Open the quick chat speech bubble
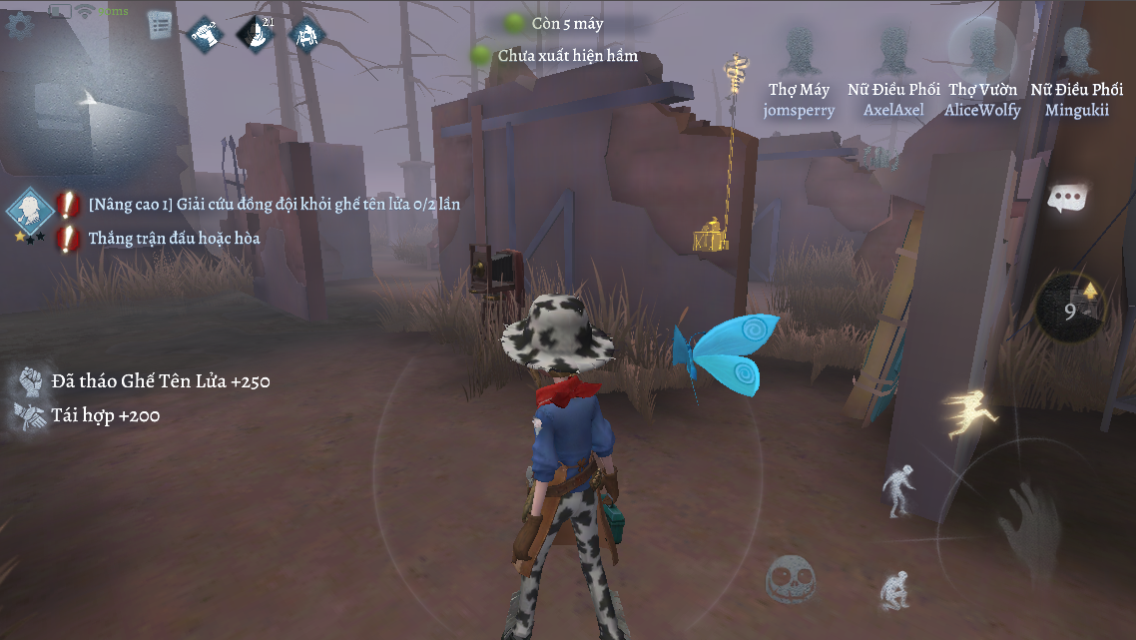This screenshot has width=1136, height=640. tap(1067, 198)
